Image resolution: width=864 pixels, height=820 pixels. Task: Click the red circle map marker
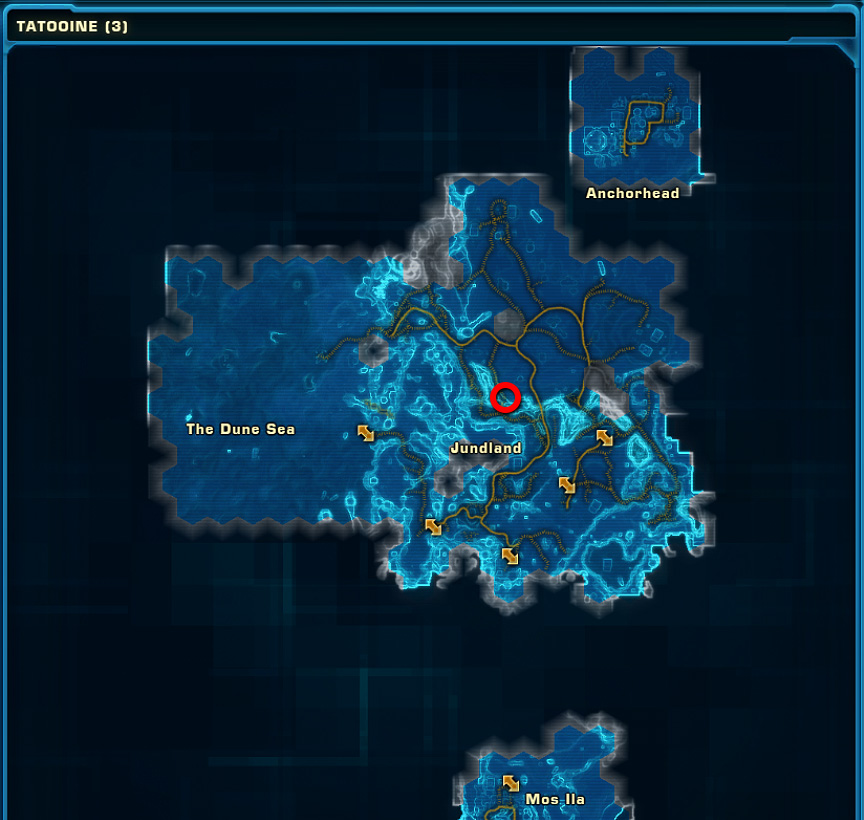(506, 398)
